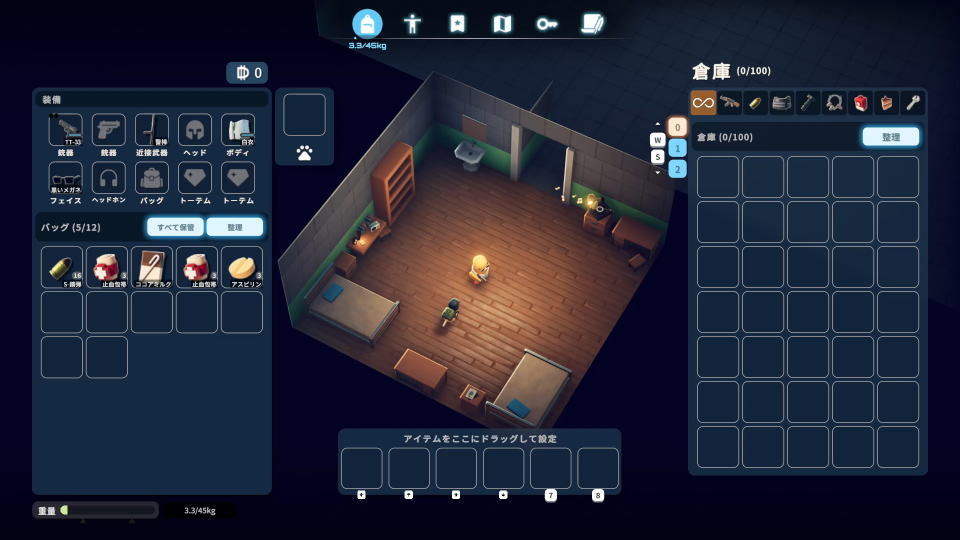Store all bag items with すべて保管

coord(175,227)
